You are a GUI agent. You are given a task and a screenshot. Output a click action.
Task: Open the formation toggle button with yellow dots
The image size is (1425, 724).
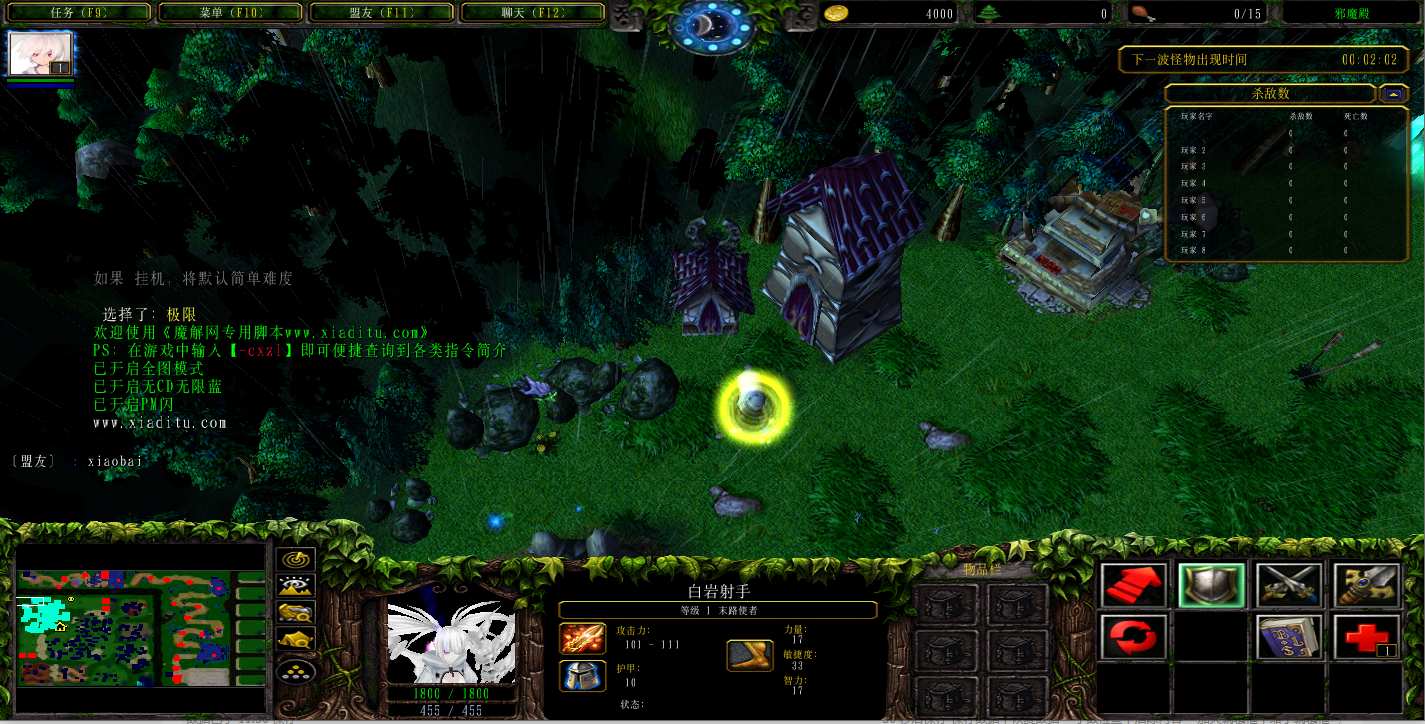296,670
